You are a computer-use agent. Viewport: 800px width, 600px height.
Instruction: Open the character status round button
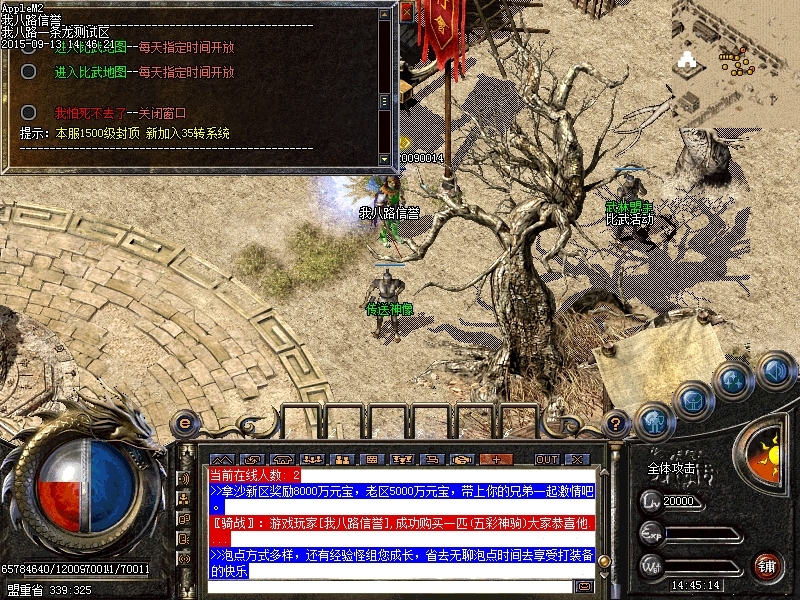[x=653, y=422]
